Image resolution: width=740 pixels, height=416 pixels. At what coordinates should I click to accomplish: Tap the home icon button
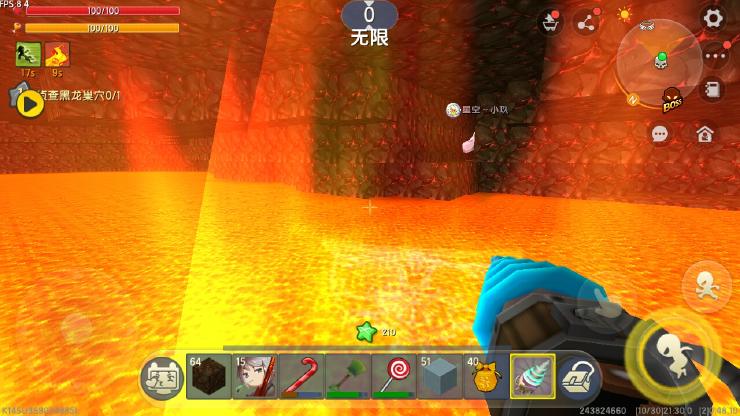pyautogui.click(x=705, y=133)
